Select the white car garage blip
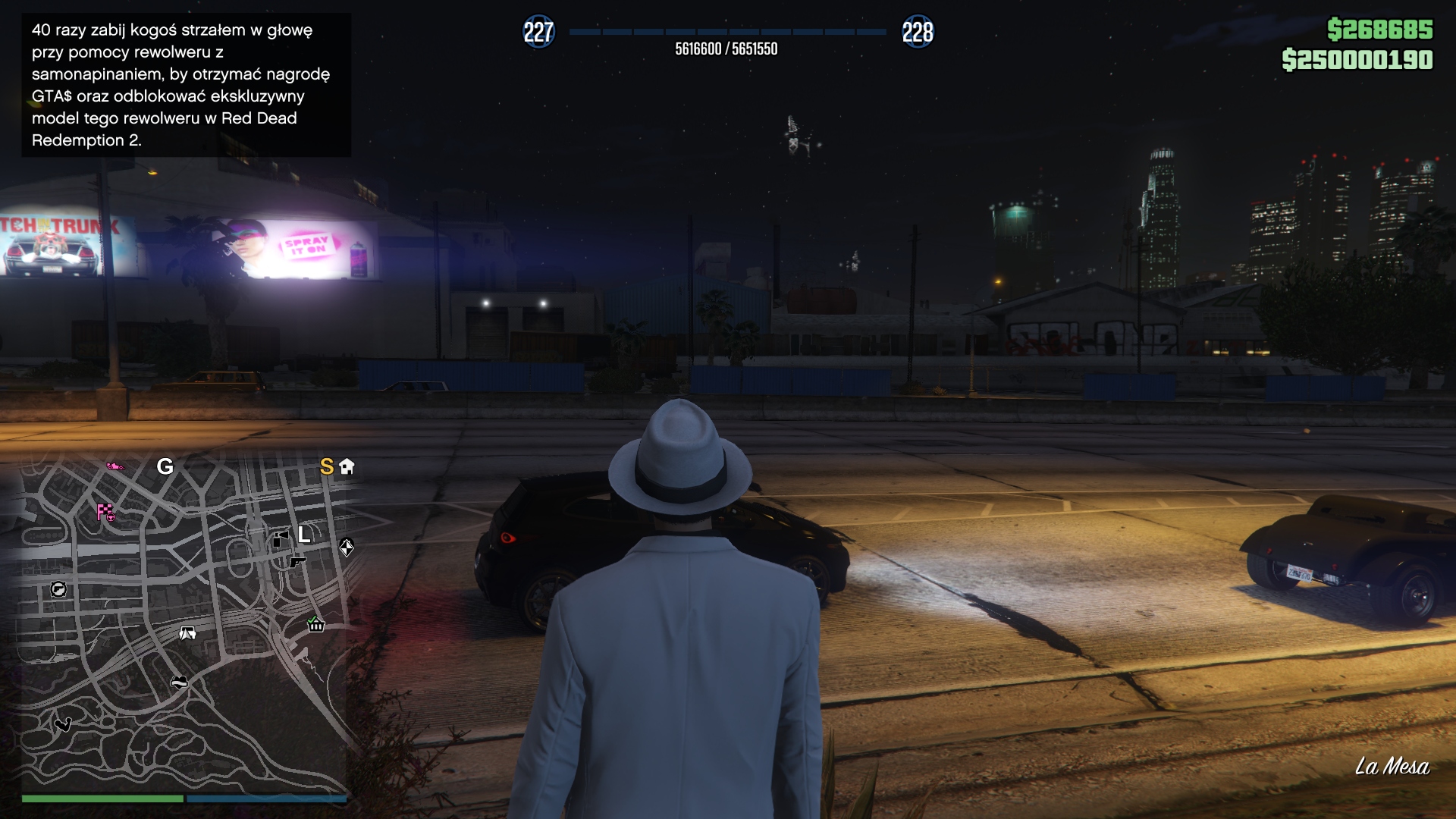The height and width of the screenshot is (819, 1456). (187, 633)
